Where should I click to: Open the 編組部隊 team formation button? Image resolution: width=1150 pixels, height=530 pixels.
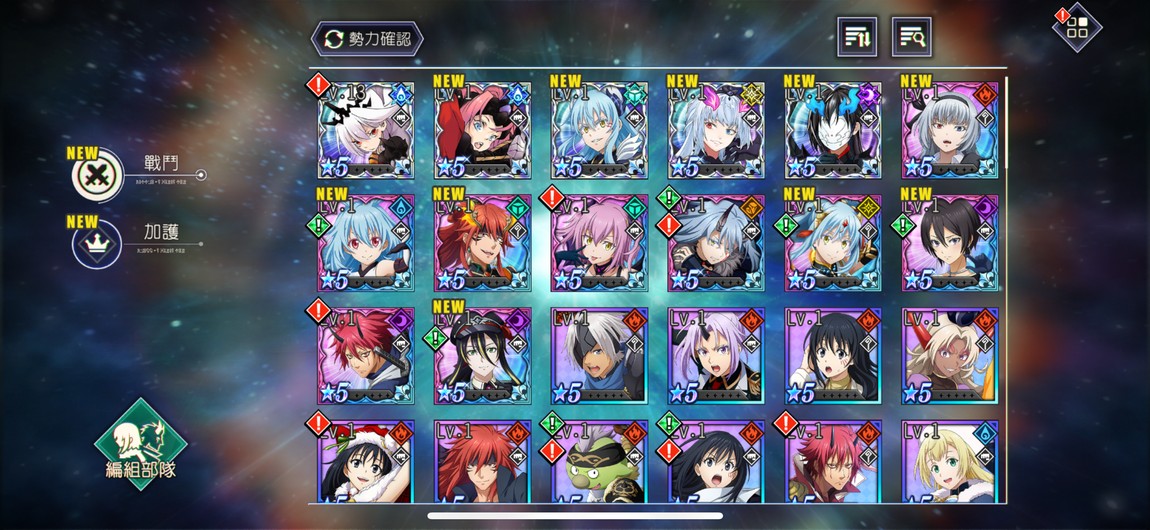(x=140, y=445)
